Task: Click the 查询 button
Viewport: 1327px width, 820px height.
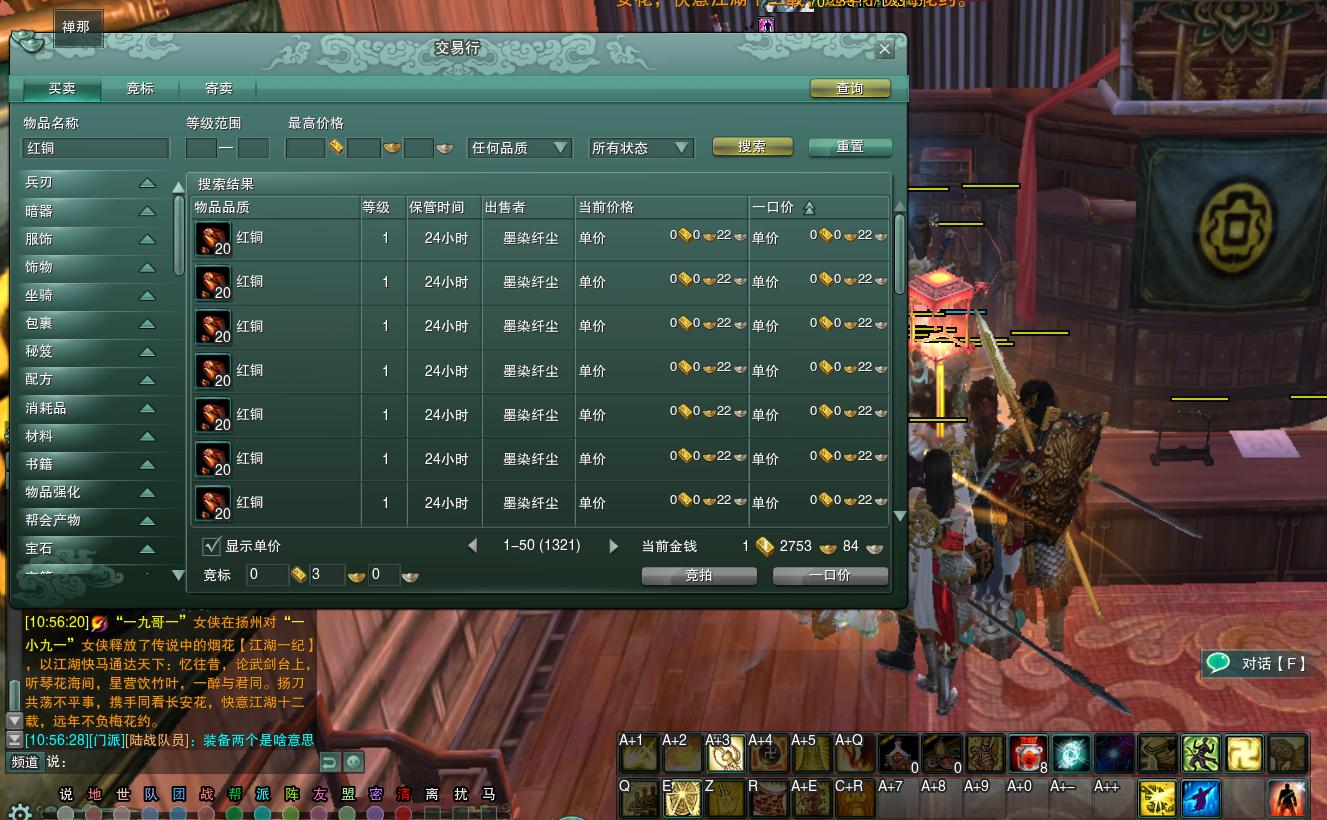Action: [x=849, y=89]
